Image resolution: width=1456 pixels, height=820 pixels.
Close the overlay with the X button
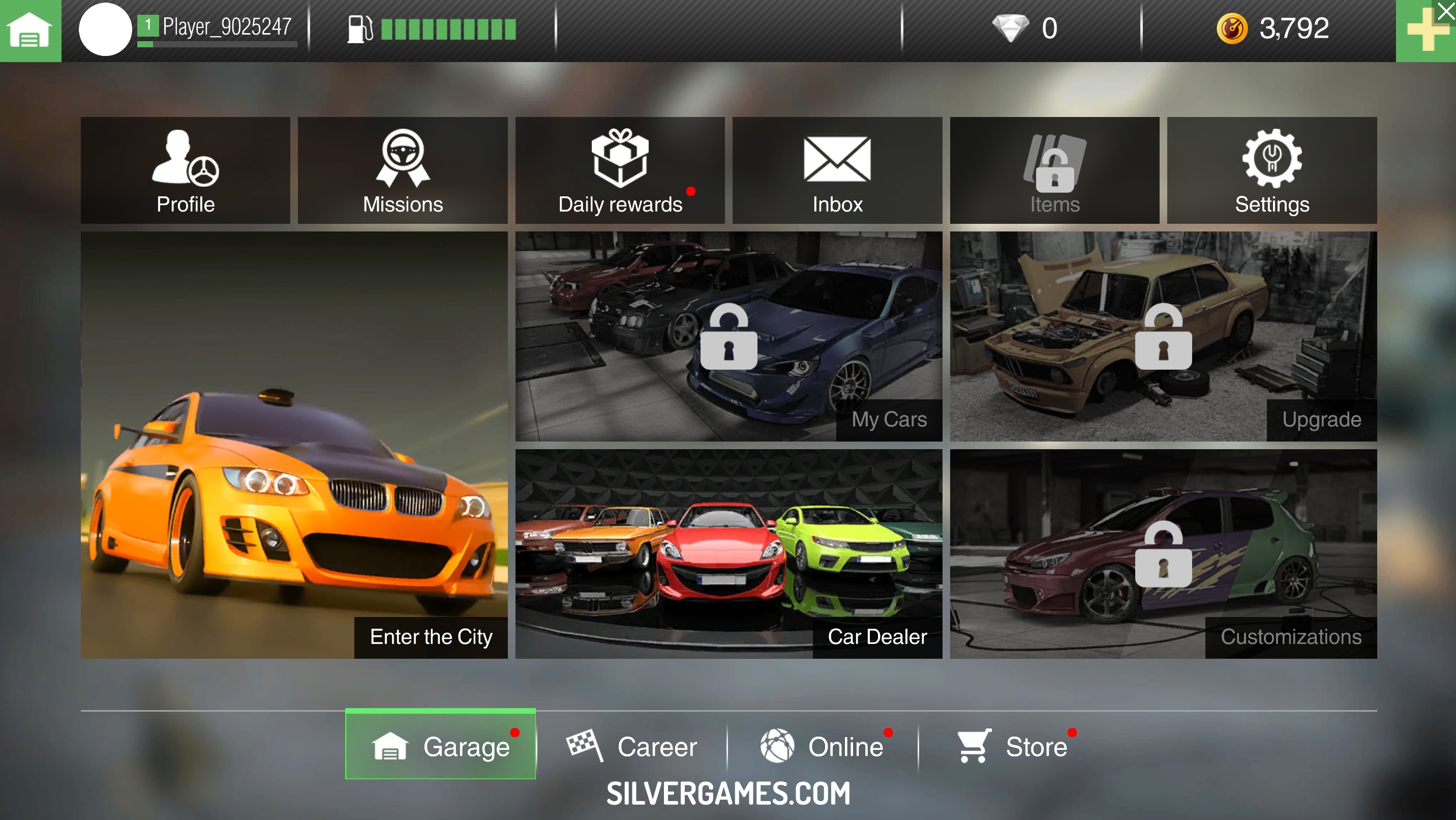click(1446, 10)
